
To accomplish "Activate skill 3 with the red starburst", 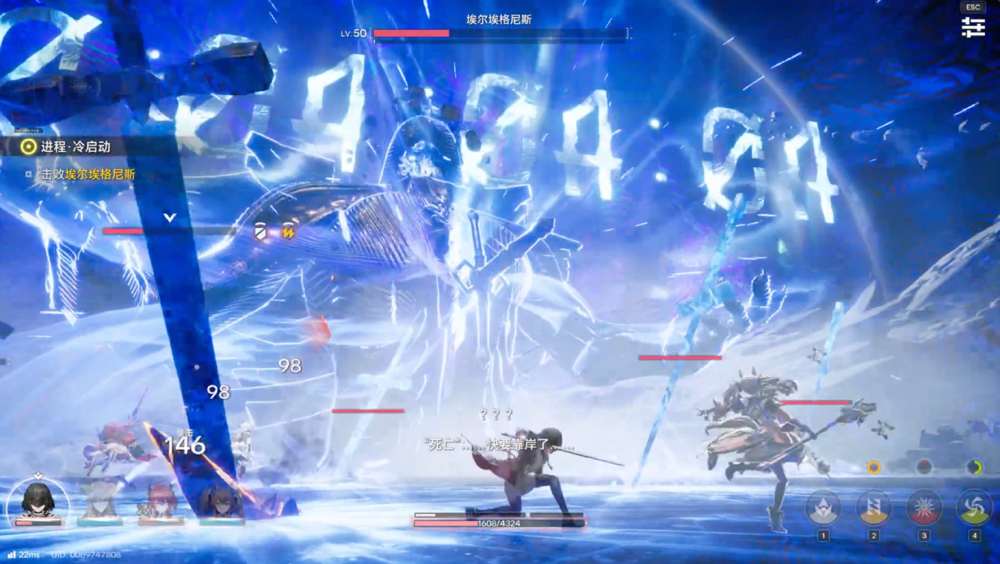I will coord(924,507).
